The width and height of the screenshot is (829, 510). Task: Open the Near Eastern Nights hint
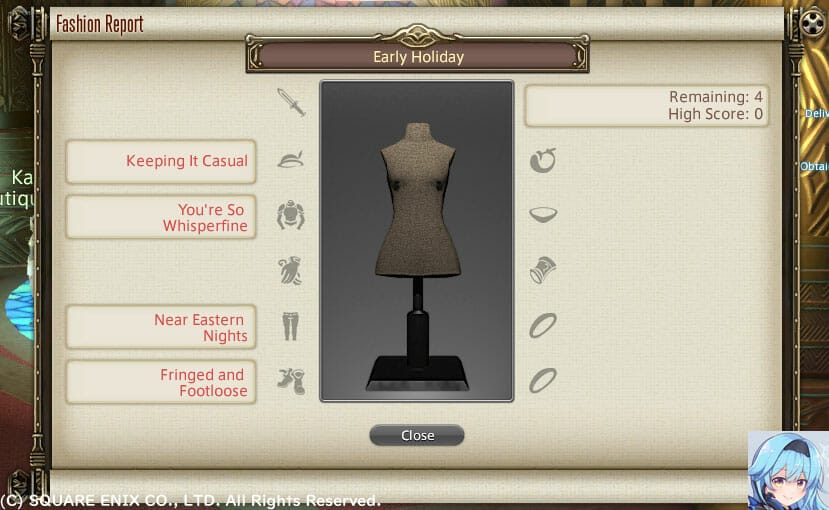(x=161, y=327)
